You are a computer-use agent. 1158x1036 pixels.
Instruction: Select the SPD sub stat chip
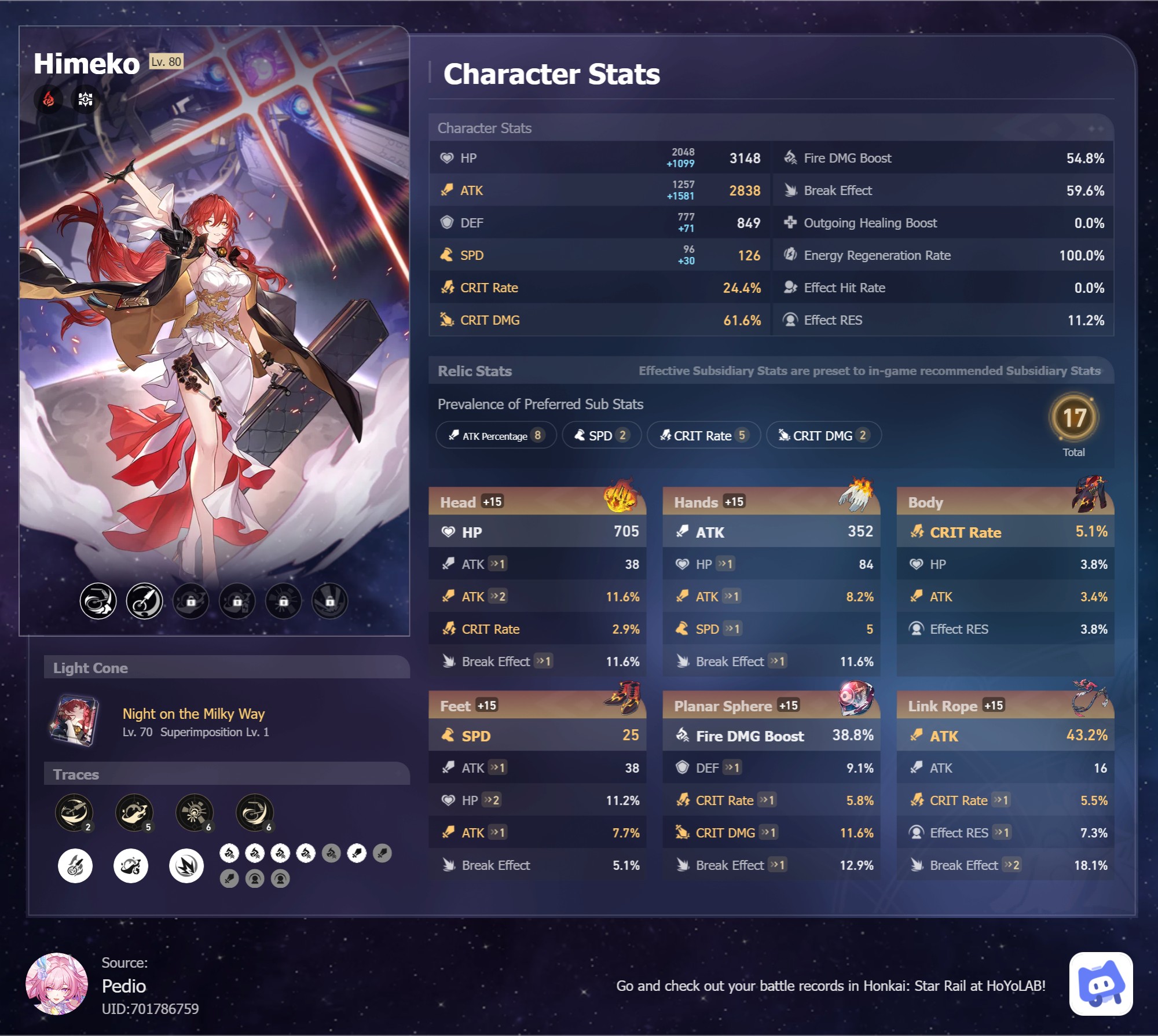click(x=602, y=435)
